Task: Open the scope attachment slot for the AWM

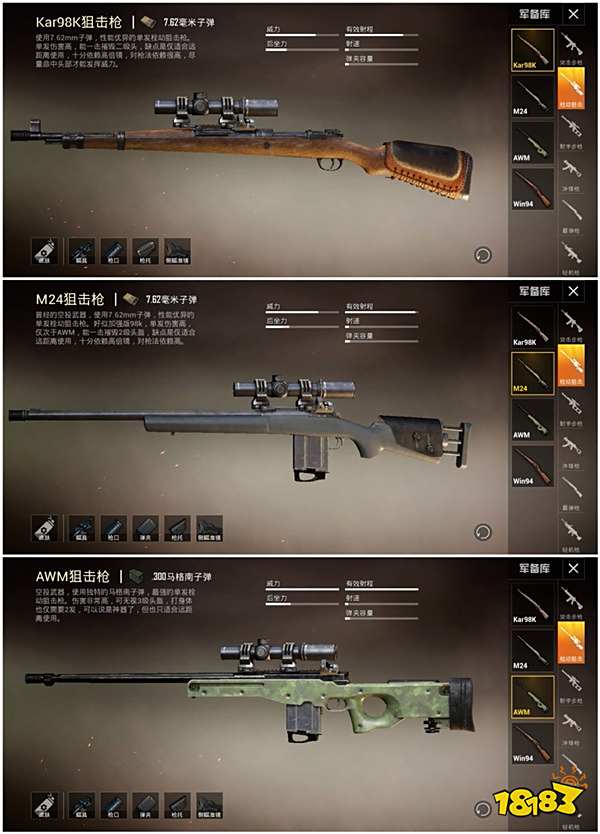Action: [83, 805]
